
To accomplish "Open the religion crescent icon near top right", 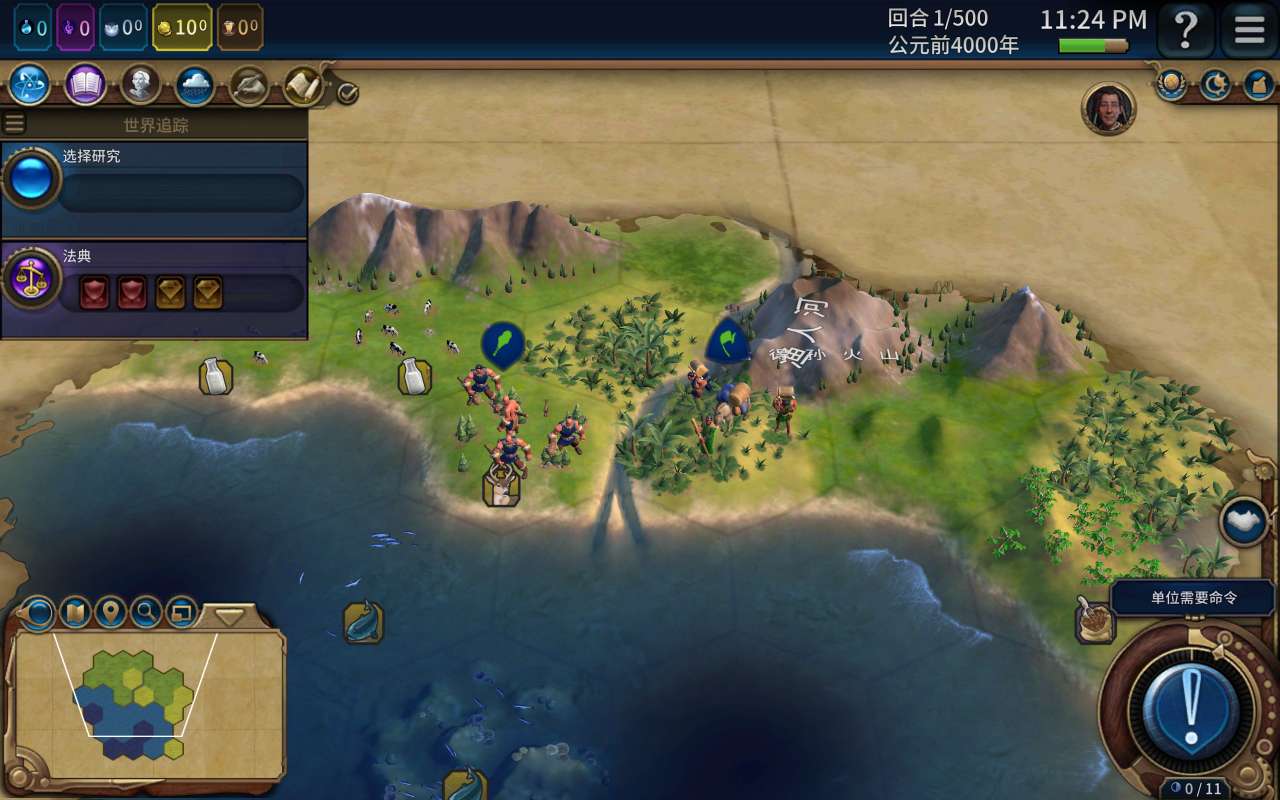I will (x=1212, y=85).
